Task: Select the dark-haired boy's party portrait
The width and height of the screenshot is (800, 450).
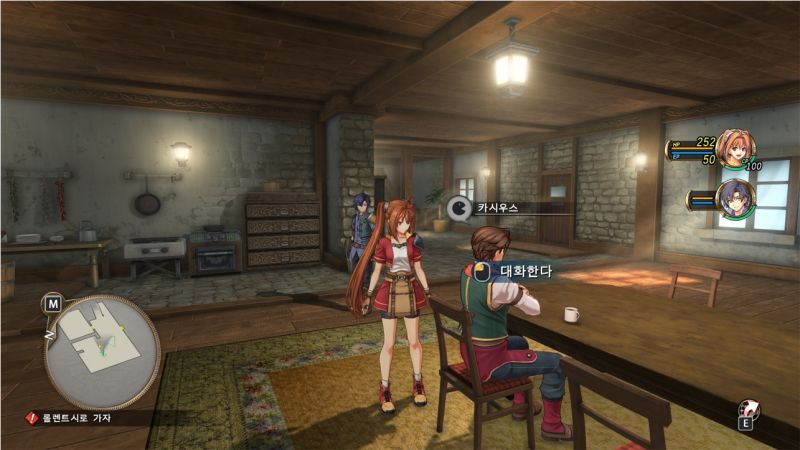Action: coord(735,198)
